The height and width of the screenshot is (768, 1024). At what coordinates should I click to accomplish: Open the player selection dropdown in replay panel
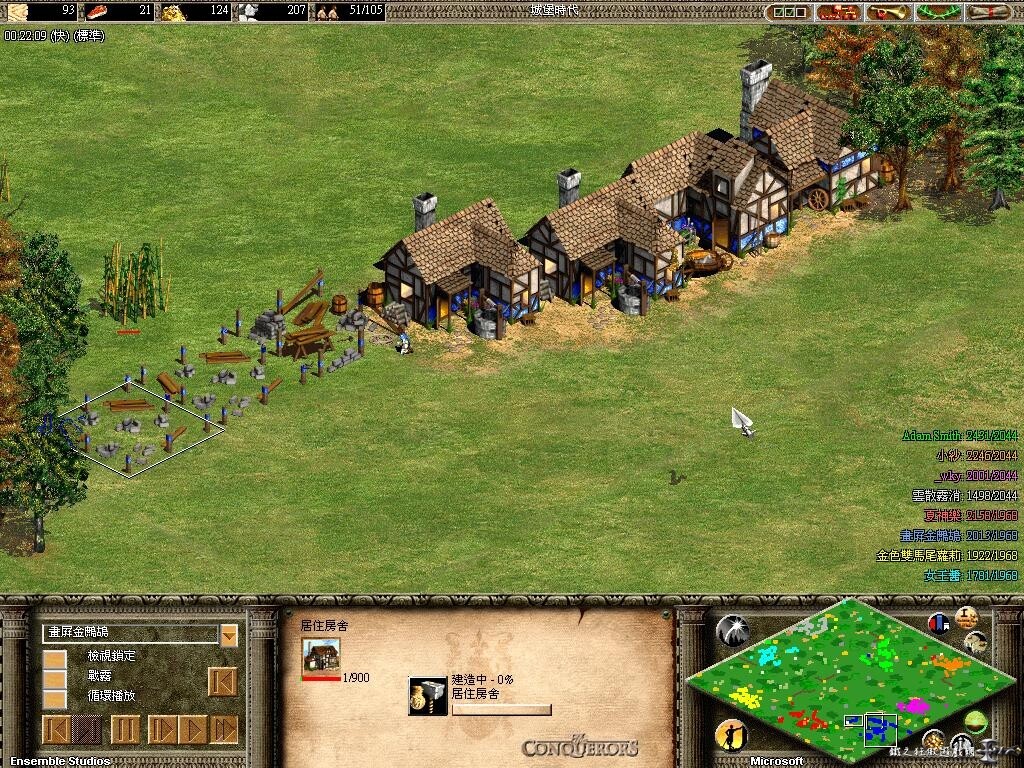(229, 635)
